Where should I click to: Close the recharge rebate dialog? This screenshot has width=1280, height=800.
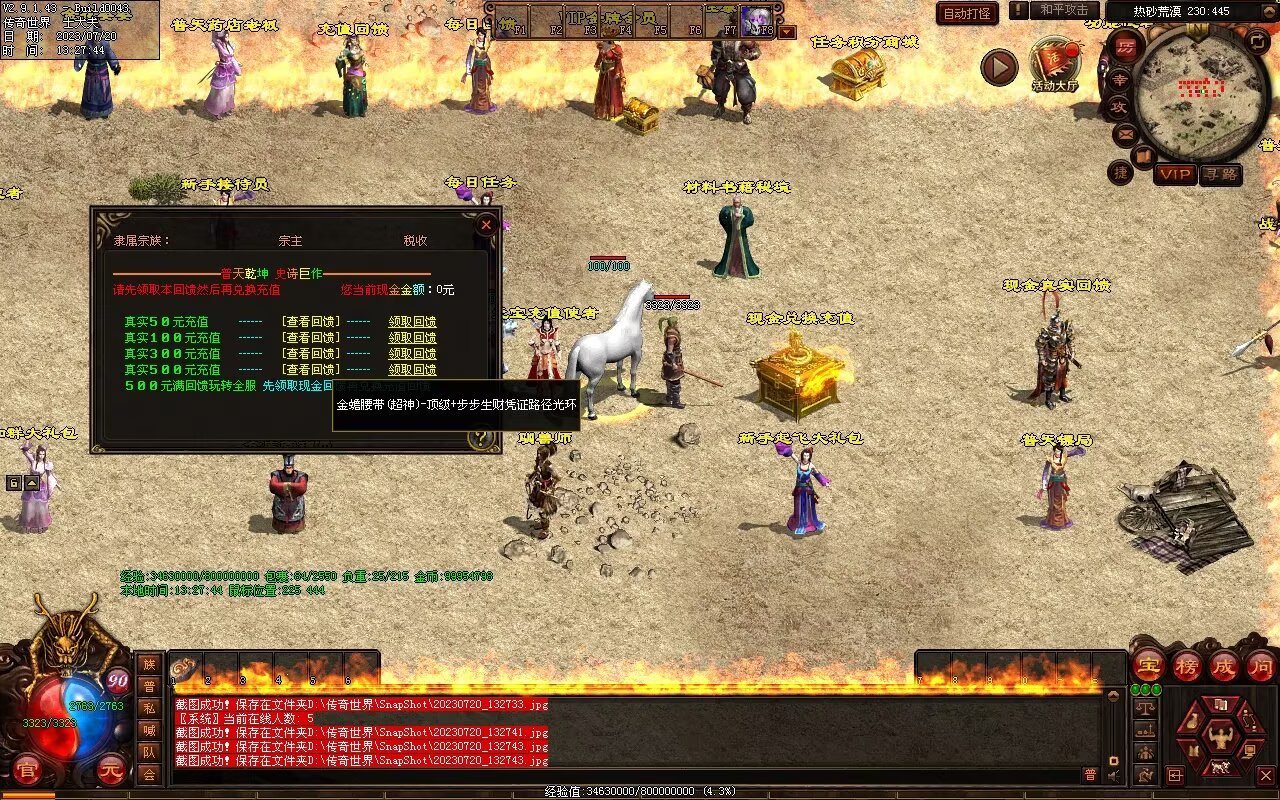[x=486, y=225]
